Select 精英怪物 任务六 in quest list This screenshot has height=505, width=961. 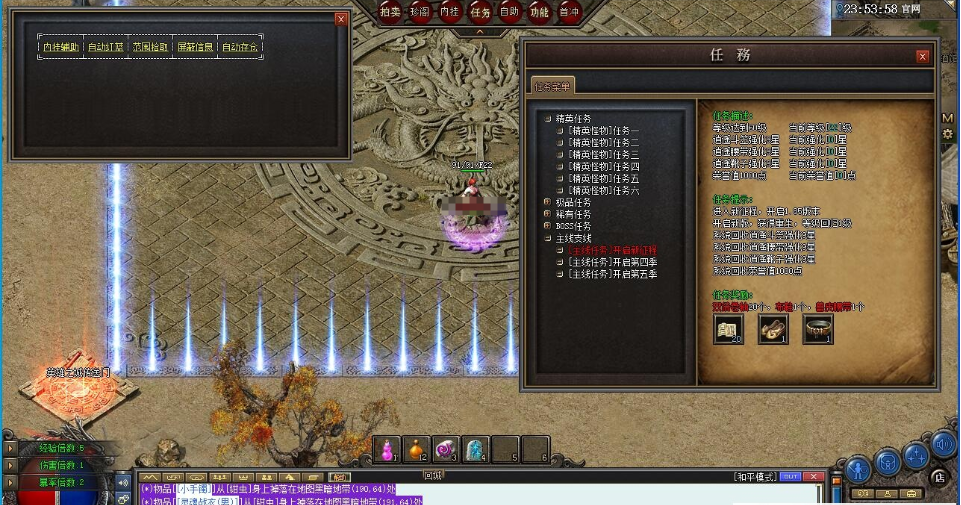(603, 190)
